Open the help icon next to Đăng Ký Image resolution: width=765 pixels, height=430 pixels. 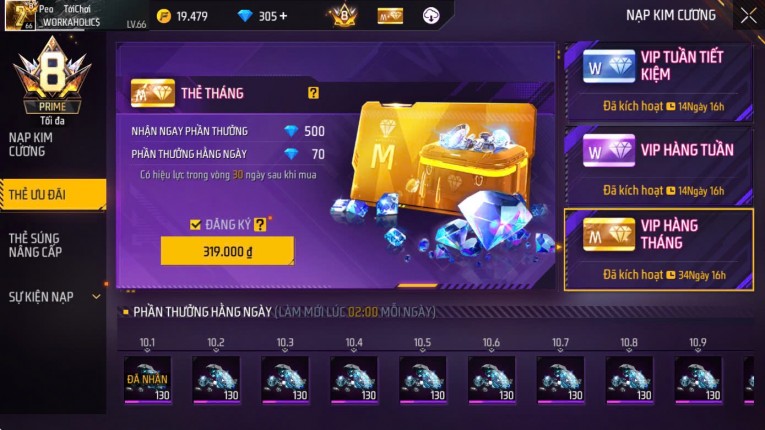tap(260, 225)
